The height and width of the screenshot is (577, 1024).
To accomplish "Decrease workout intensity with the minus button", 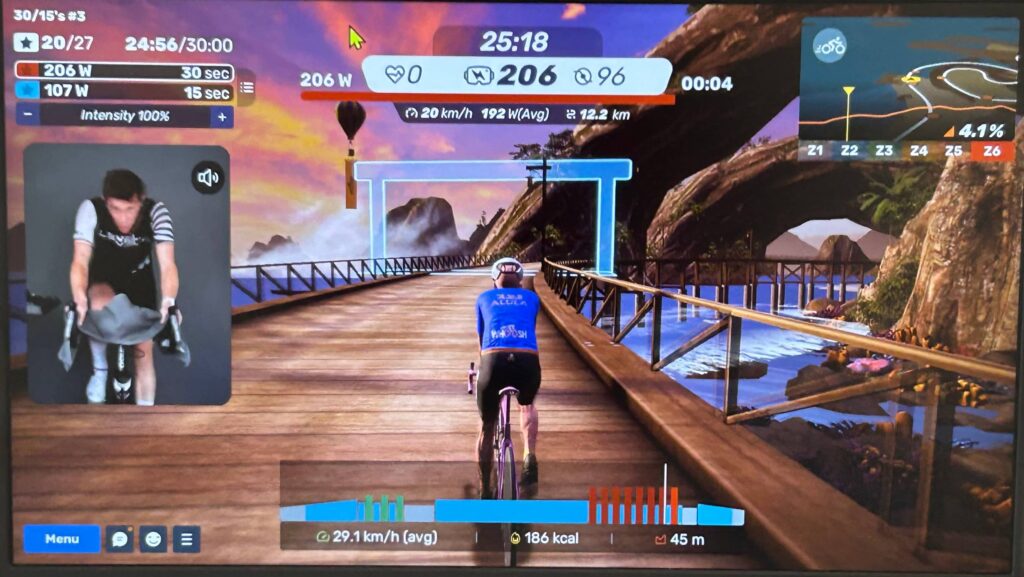I will tap(26, 116).
